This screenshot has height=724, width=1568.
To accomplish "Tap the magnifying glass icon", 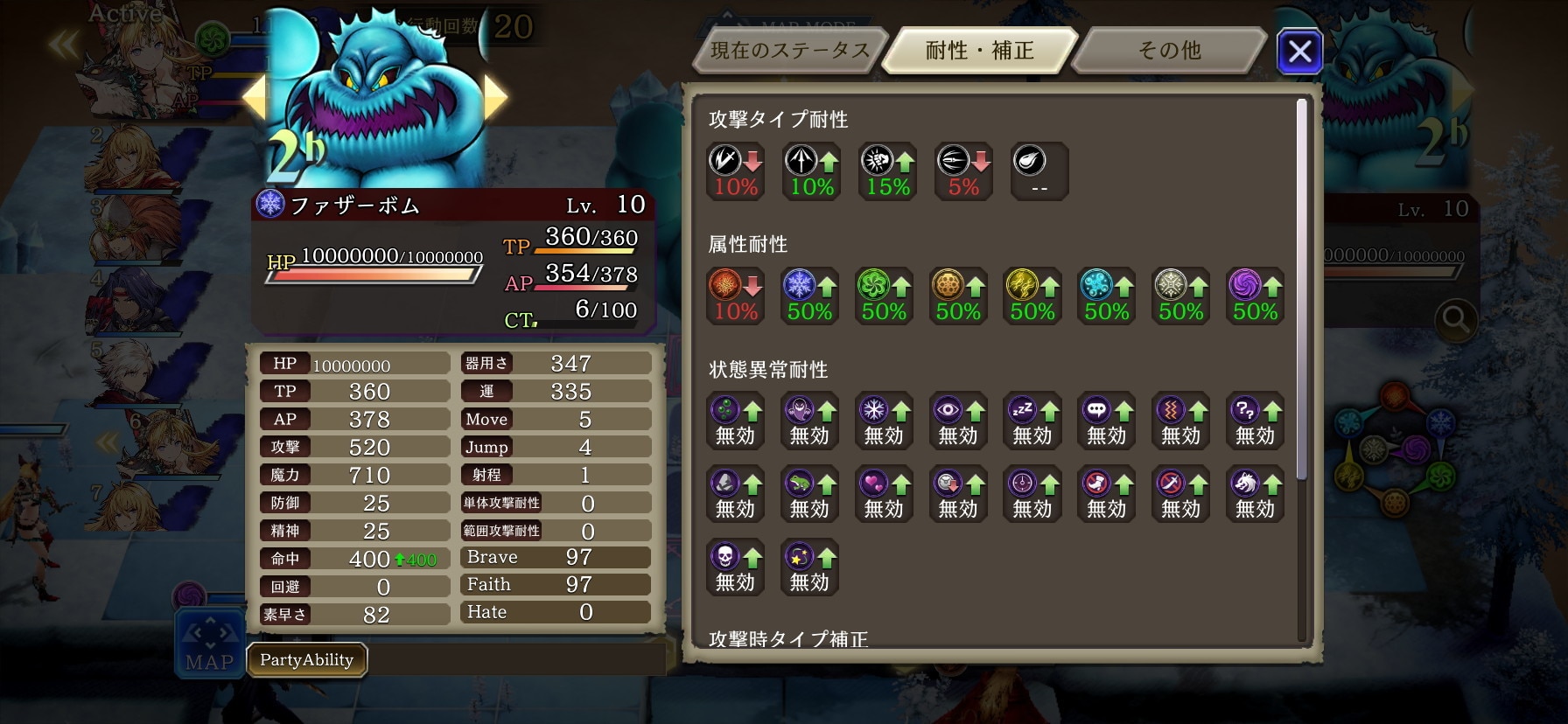I will tap(1455, 321).
